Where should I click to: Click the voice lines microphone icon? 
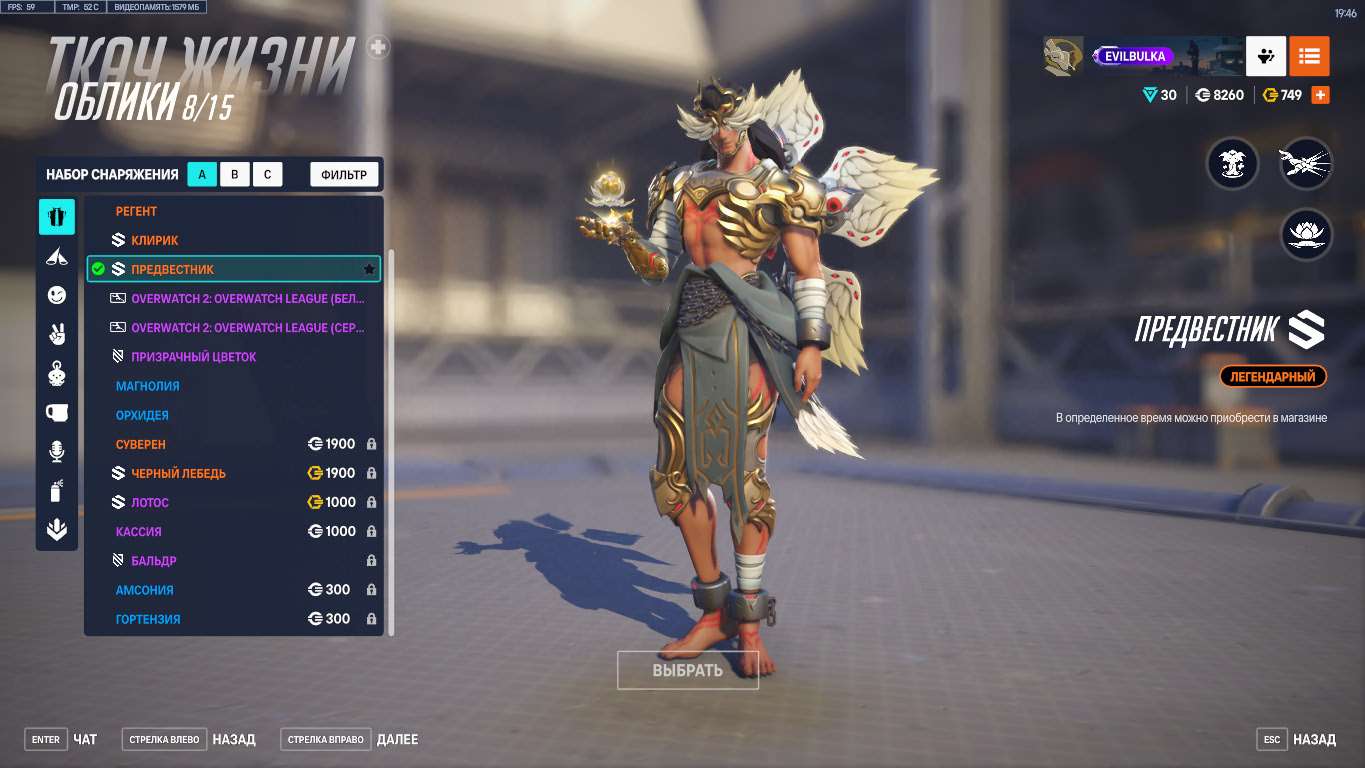pos(57,451)
